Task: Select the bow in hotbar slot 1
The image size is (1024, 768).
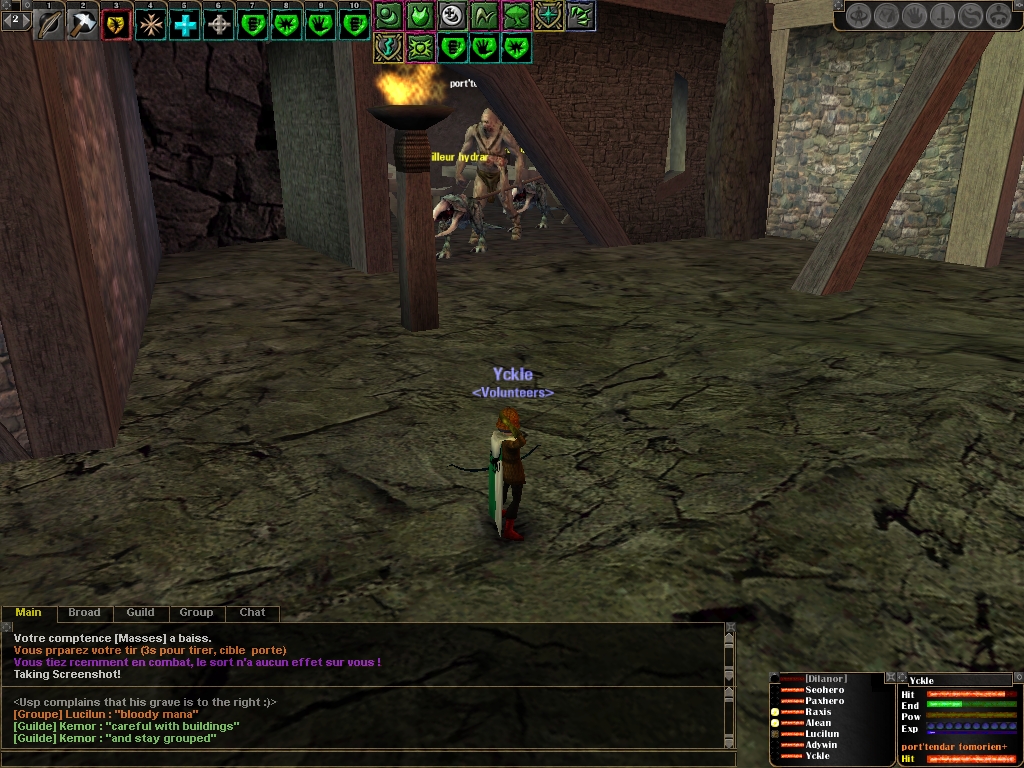Action: tap(49, 23)
